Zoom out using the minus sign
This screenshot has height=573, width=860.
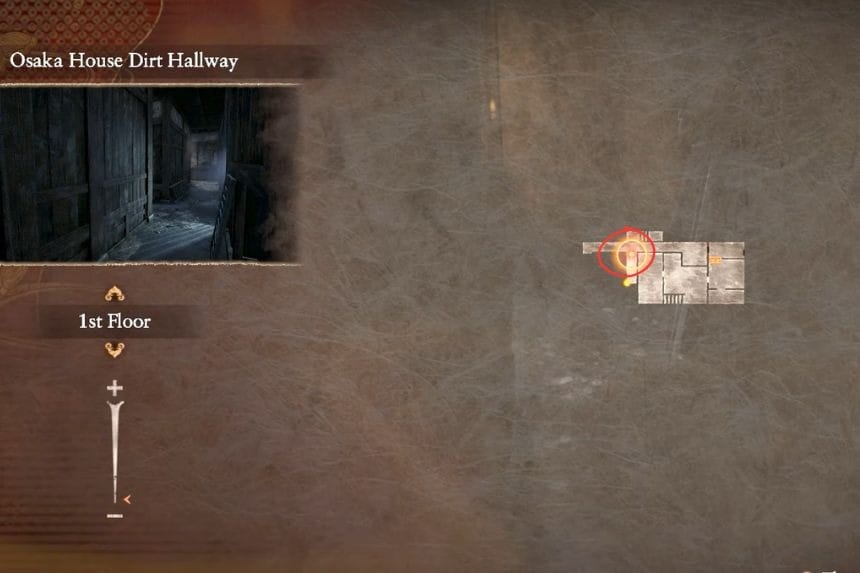[x=115, y=515]
